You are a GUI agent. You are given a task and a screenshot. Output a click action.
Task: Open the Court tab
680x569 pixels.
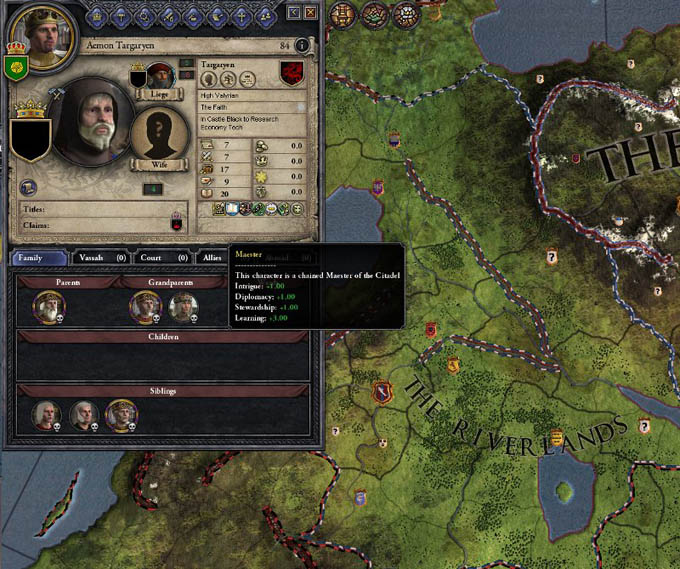[162, 258]
